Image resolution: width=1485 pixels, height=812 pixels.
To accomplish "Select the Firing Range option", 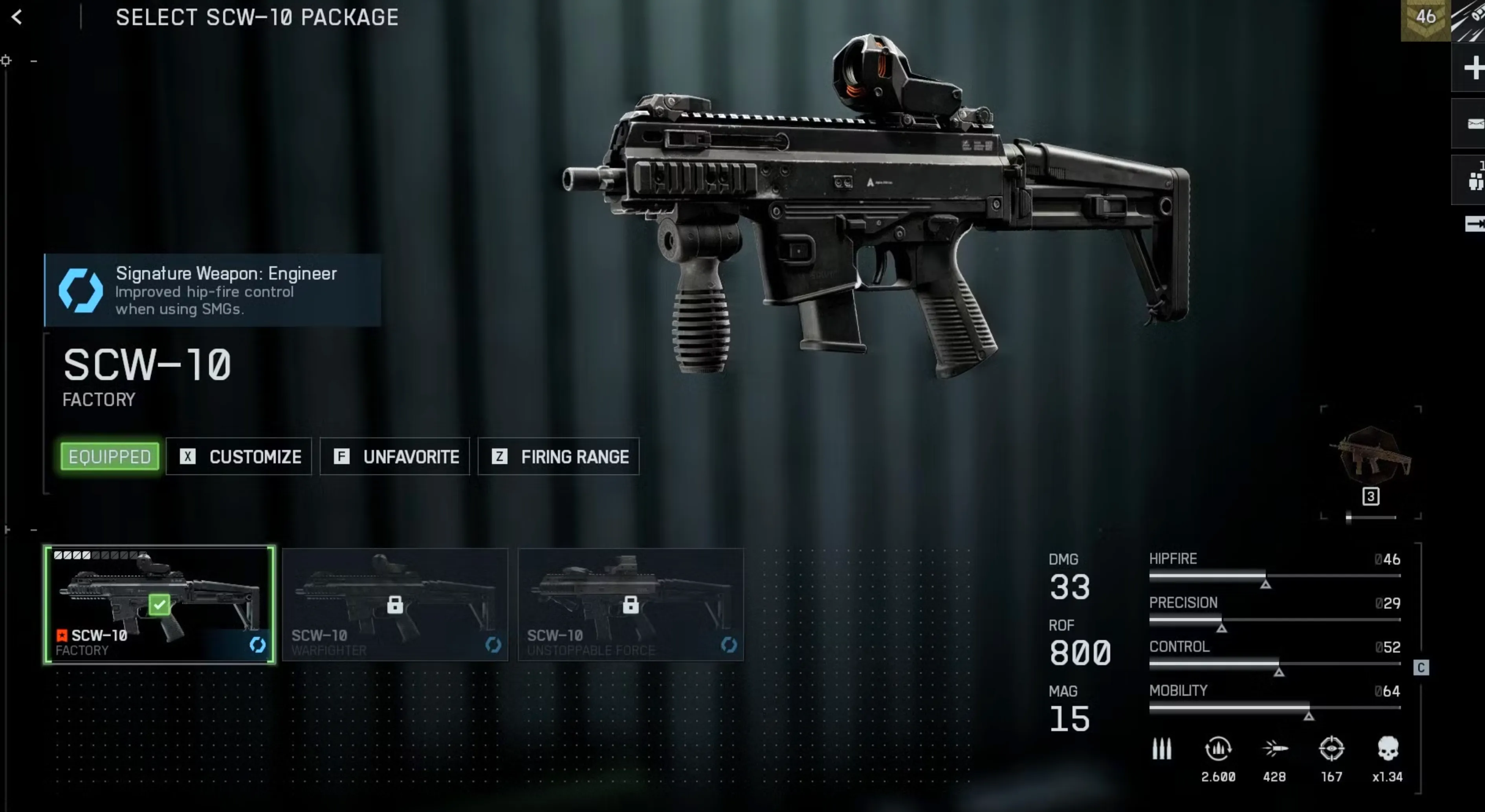I will [558, 456].
